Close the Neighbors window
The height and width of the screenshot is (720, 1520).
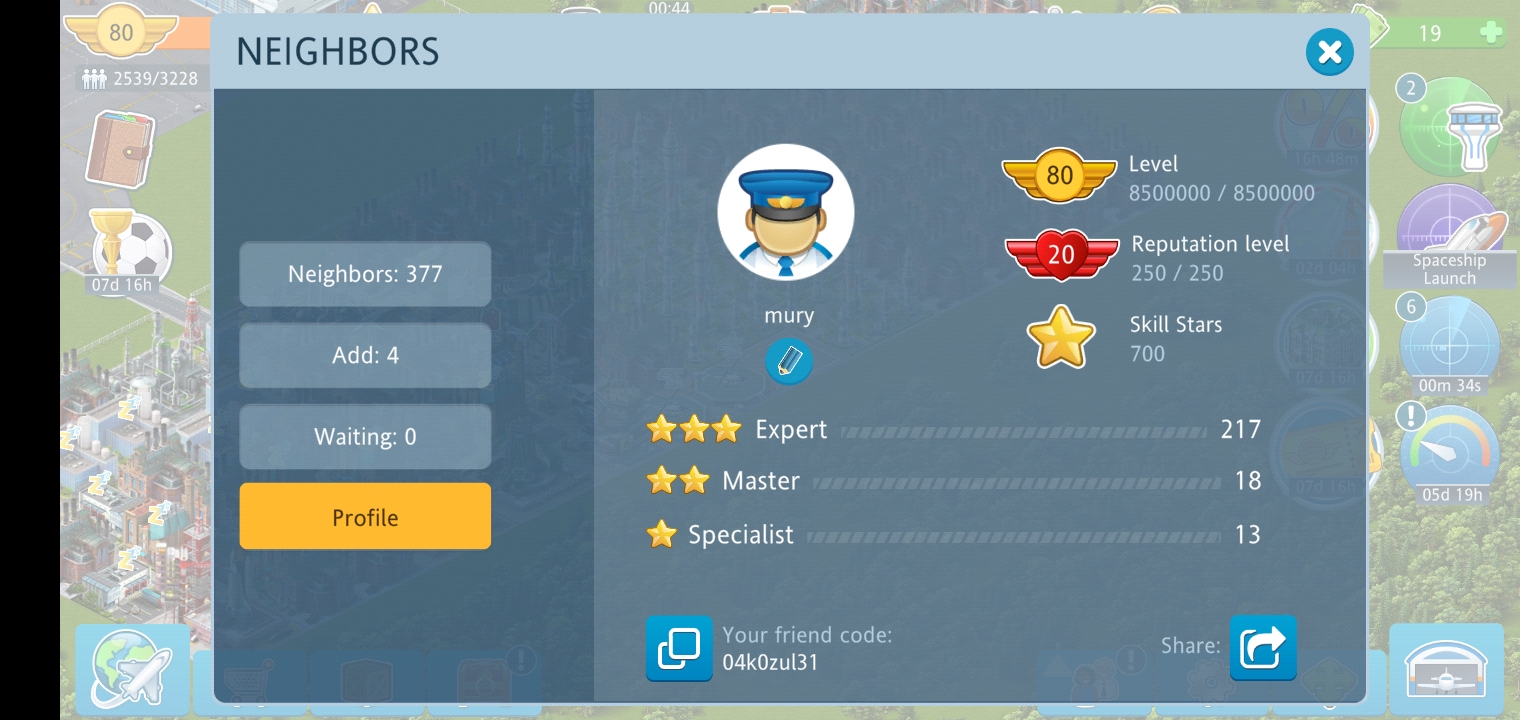[x=1329, y=52]
